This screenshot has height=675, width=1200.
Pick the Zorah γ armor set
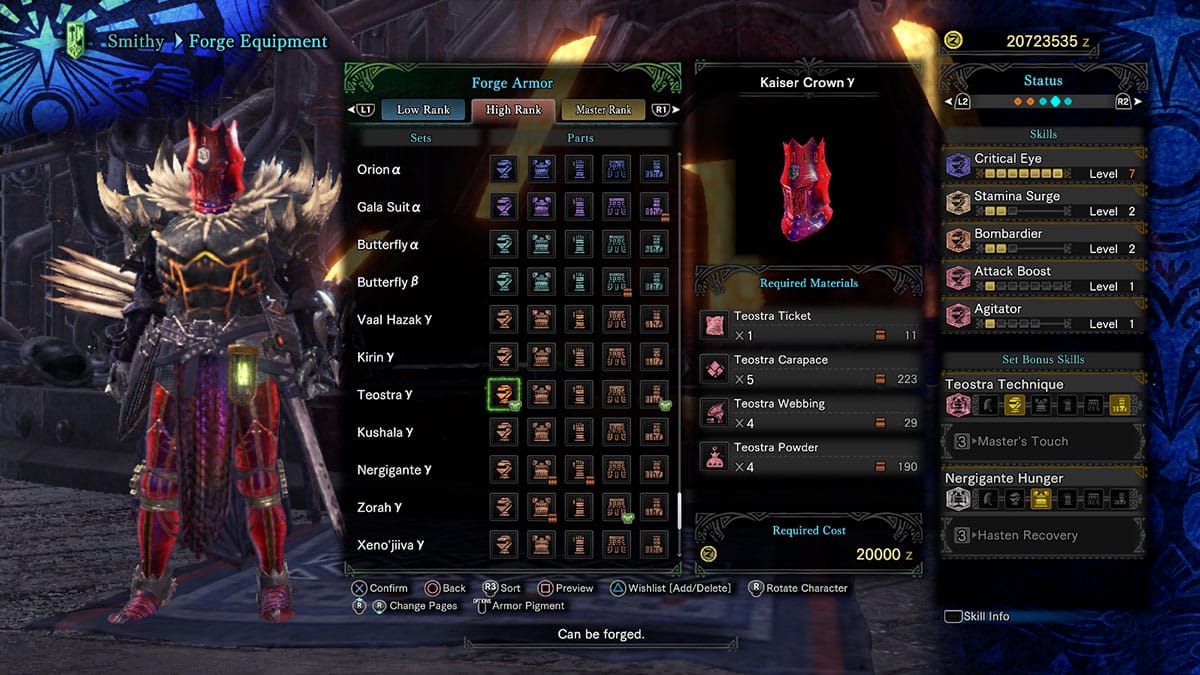(380, 508)
